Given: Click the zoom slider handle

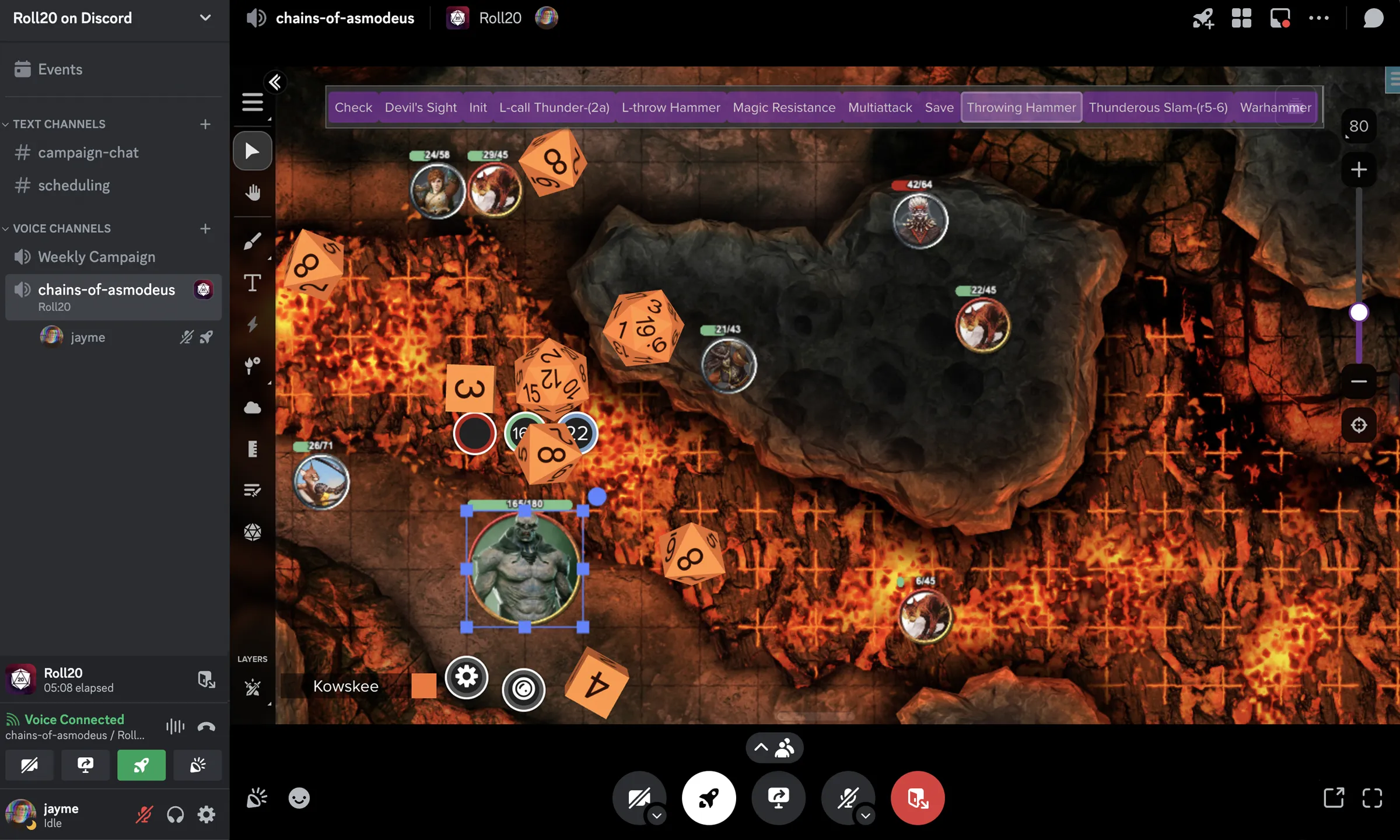Looking at the screenshot, I should pyautogui.click(x=1359, y=313).
